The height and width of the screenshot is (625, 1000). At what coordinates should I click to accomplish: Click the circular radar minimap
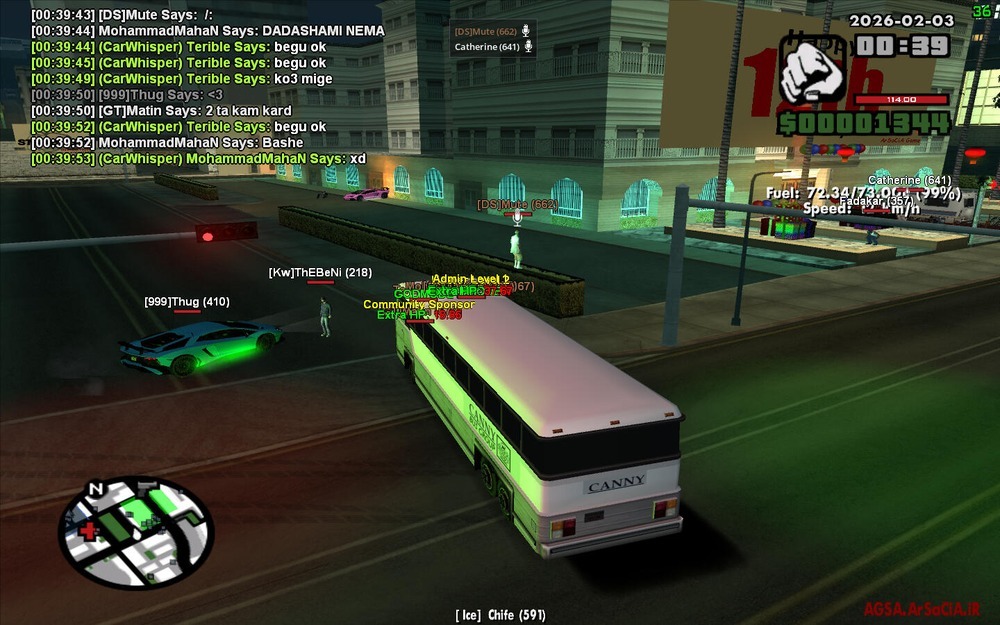(x=136, y=532)
